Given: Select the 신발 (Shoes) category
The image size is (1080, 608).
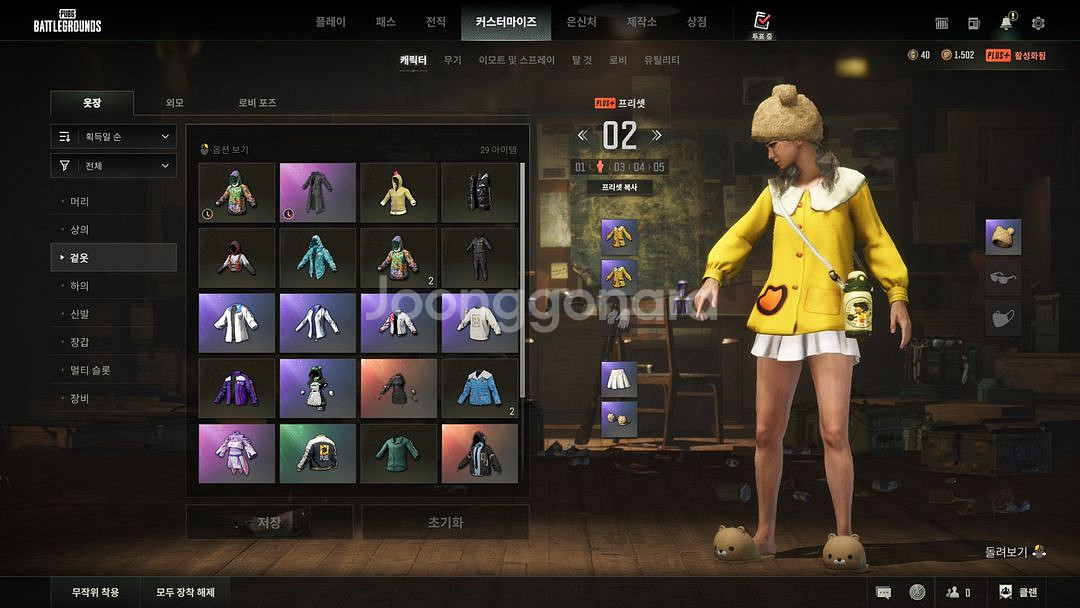Looking at the screenshot, I should click(x=80, y=314).
